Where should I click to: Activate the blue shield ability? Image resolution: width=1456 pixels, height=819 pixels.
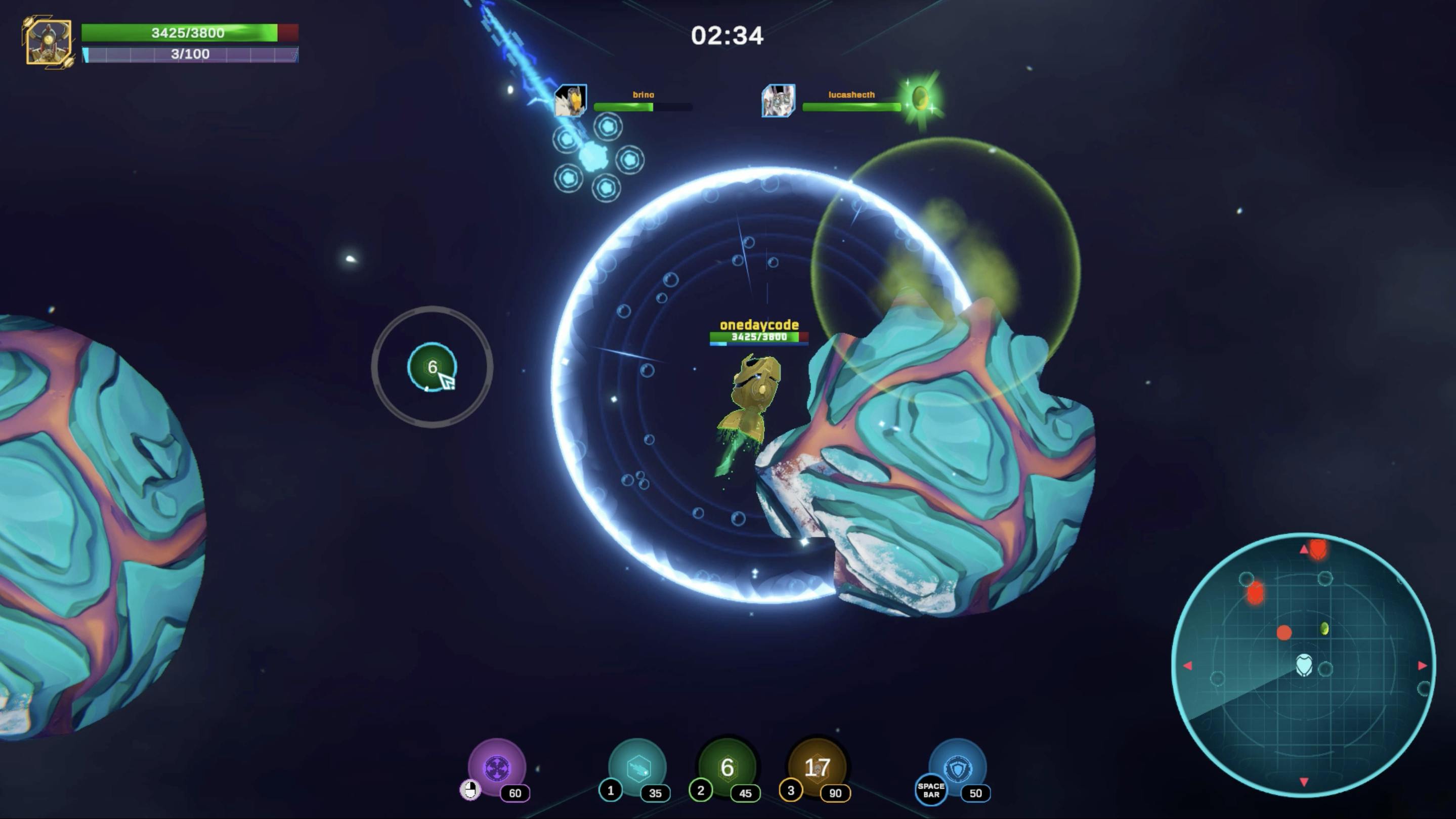click(x=958, y=767)
